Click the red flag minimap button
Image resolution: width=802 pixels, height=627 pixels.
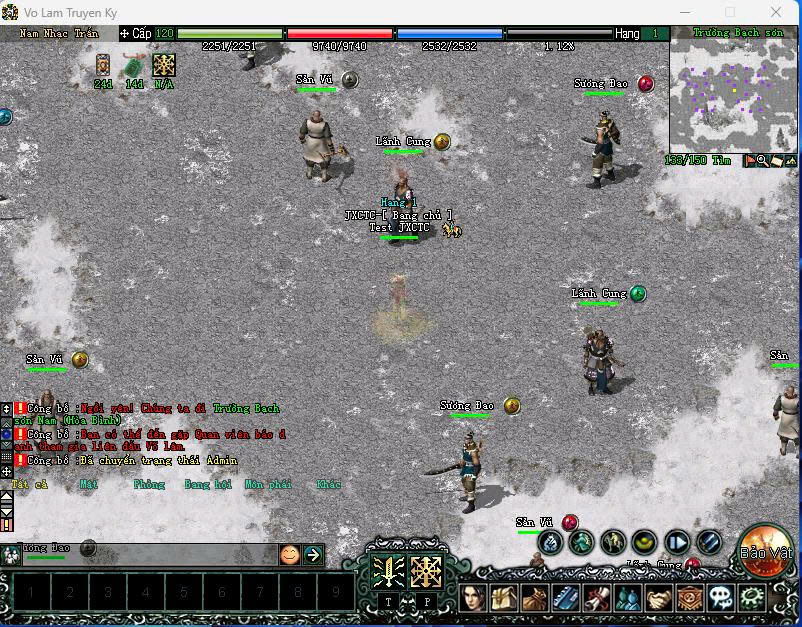point(748,160)
